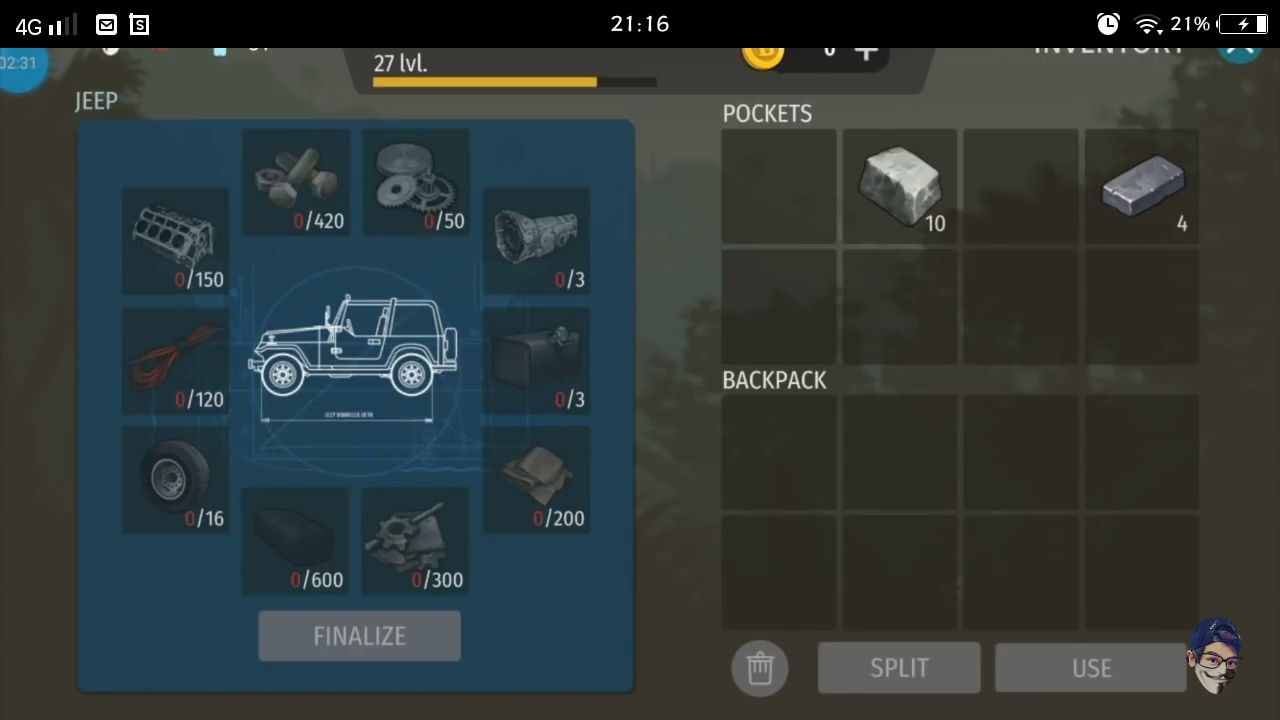Open the trash delete icon
This screenshot has height=720, width=1280.
pyautogui.click(x=760, y=668)
